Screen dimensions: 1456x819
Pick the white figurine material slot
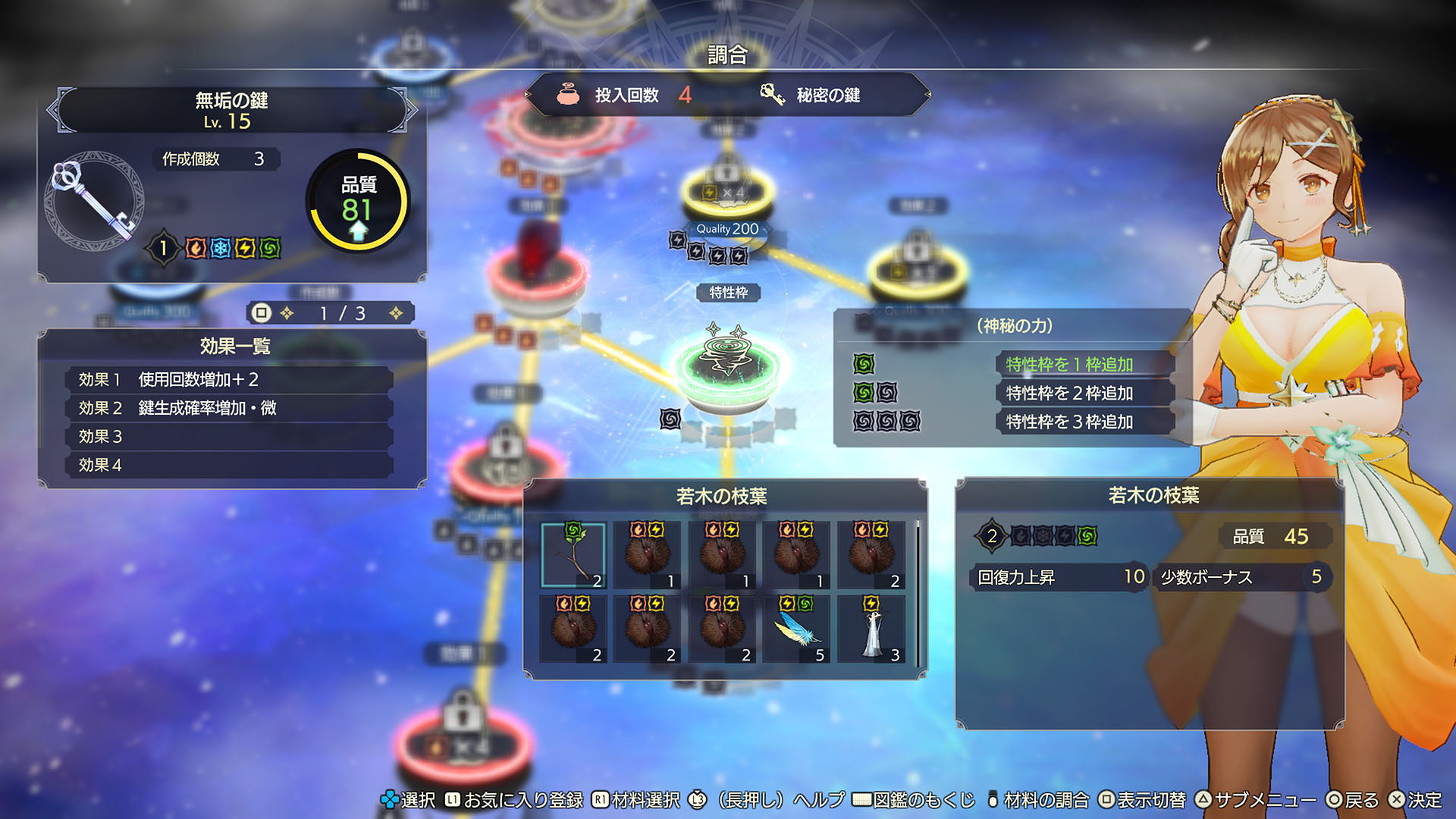871,629
